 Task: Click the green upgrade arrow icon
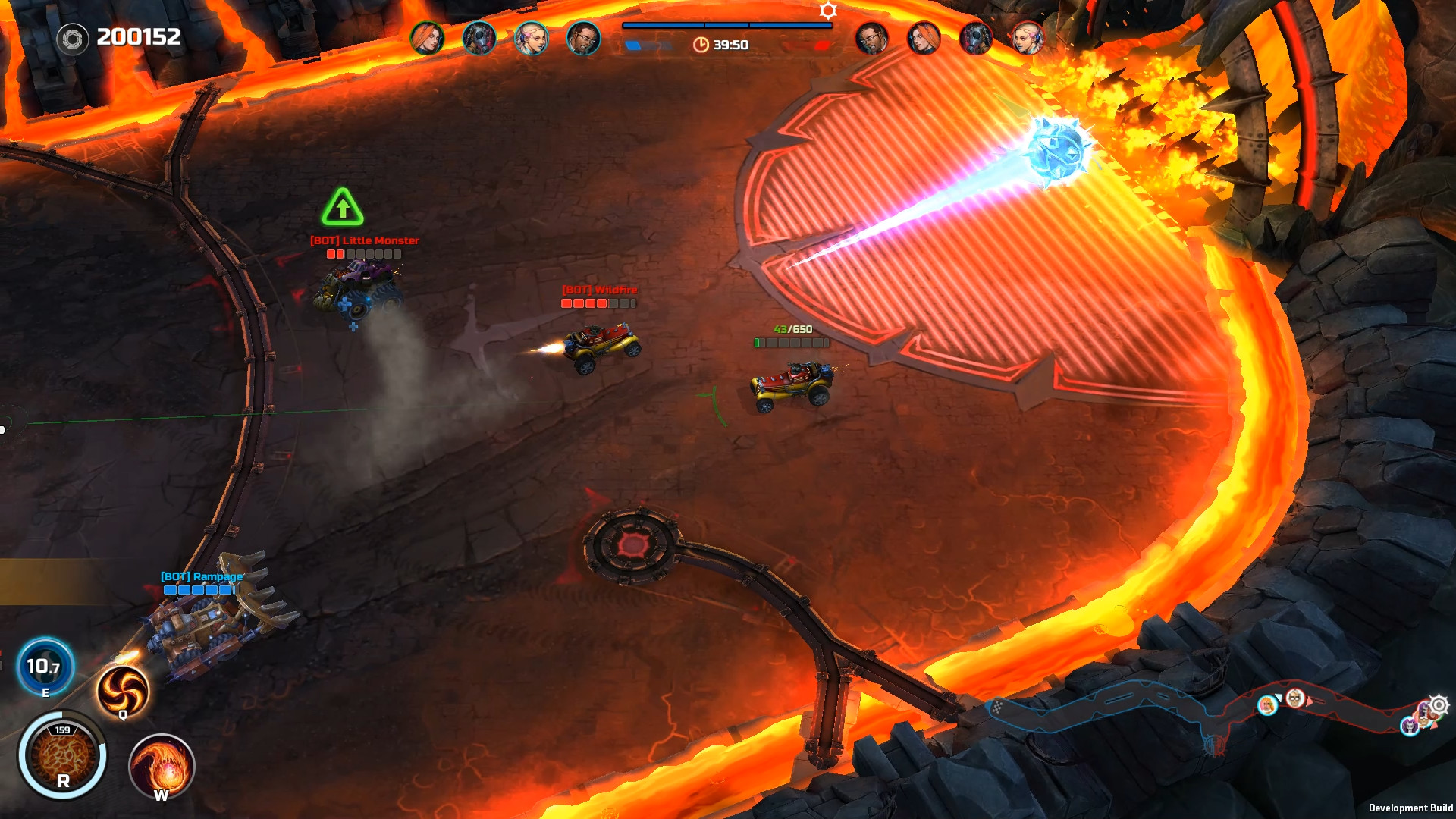pyautogui.click(x=343, y=207)
